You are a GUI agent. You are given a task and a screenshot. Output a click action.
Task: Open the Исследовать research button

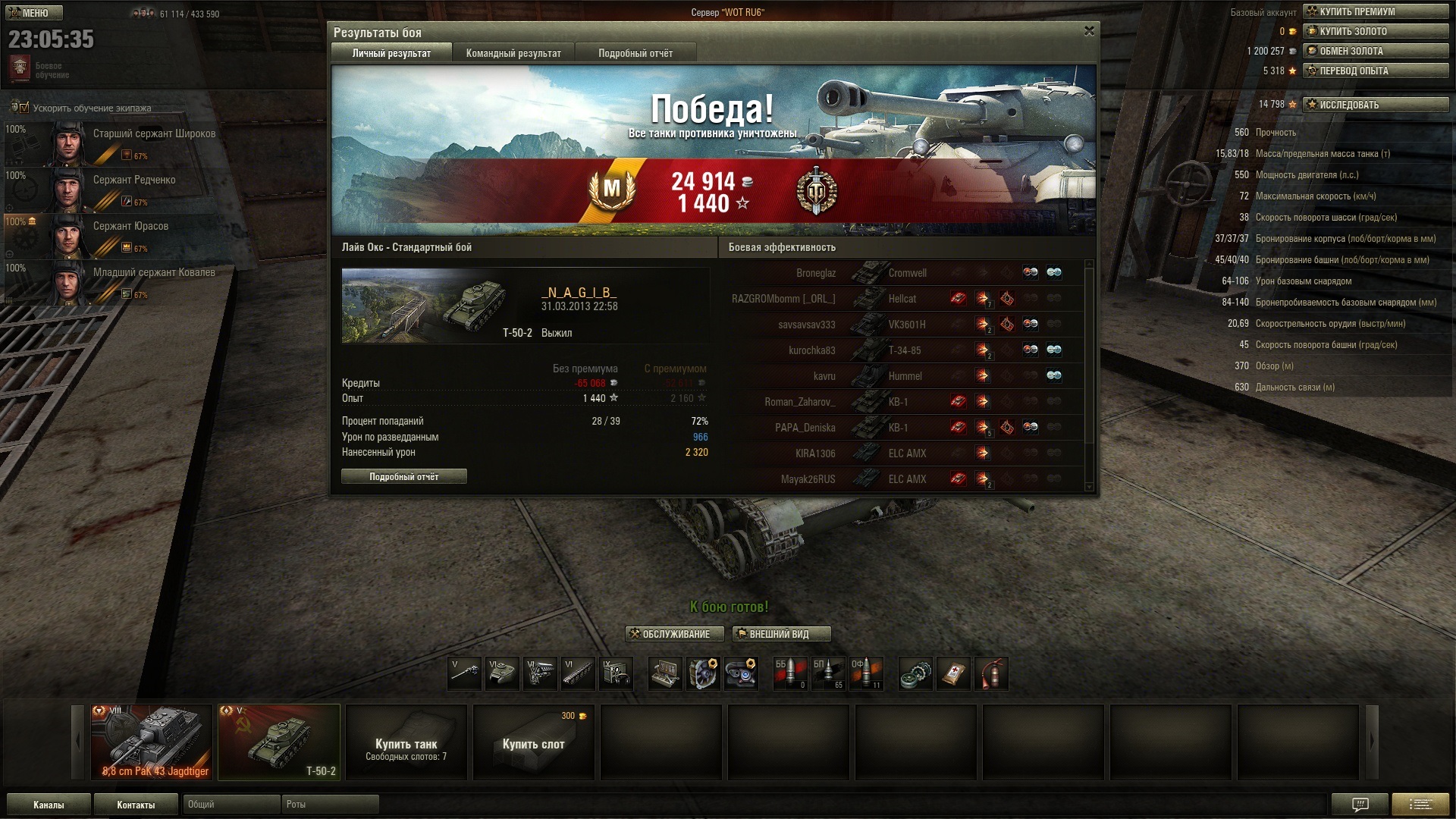pos(1375,105)
